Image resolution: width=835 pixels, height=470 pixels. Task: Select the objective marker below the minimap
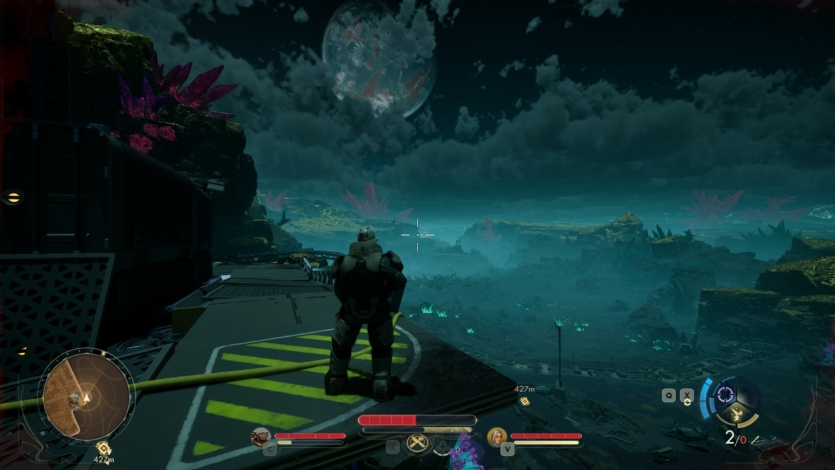(x=103, y=447)
